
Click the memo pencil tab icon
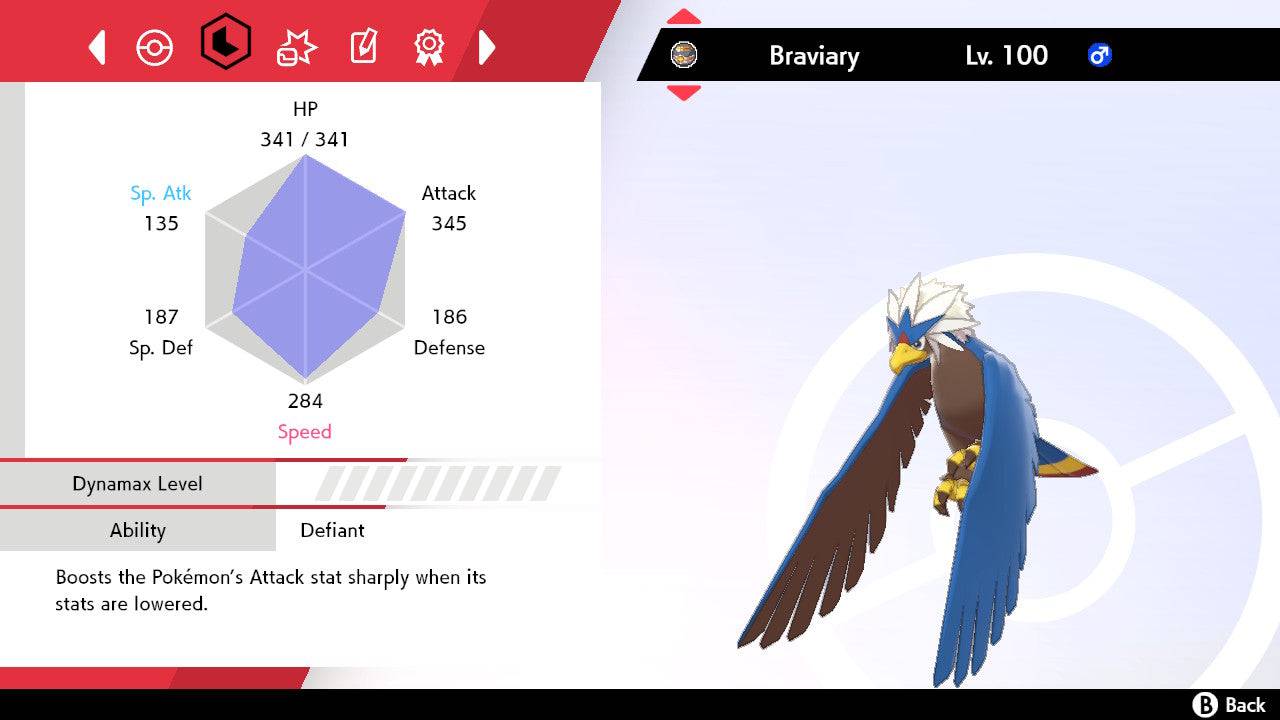tap(362, 45)
